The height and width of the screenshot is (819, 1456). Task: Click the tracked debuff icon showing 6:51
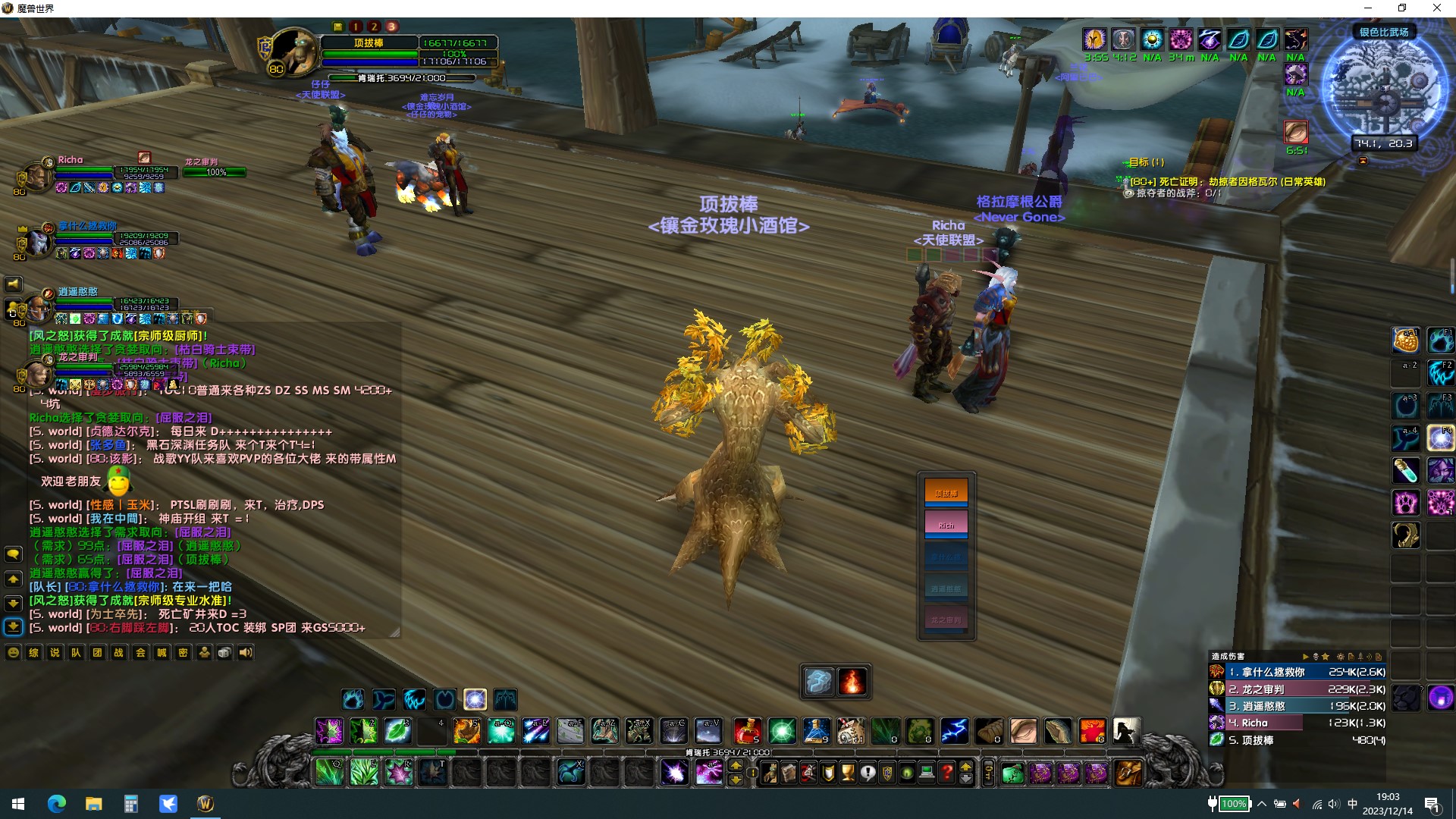(x=1296, y=132)
